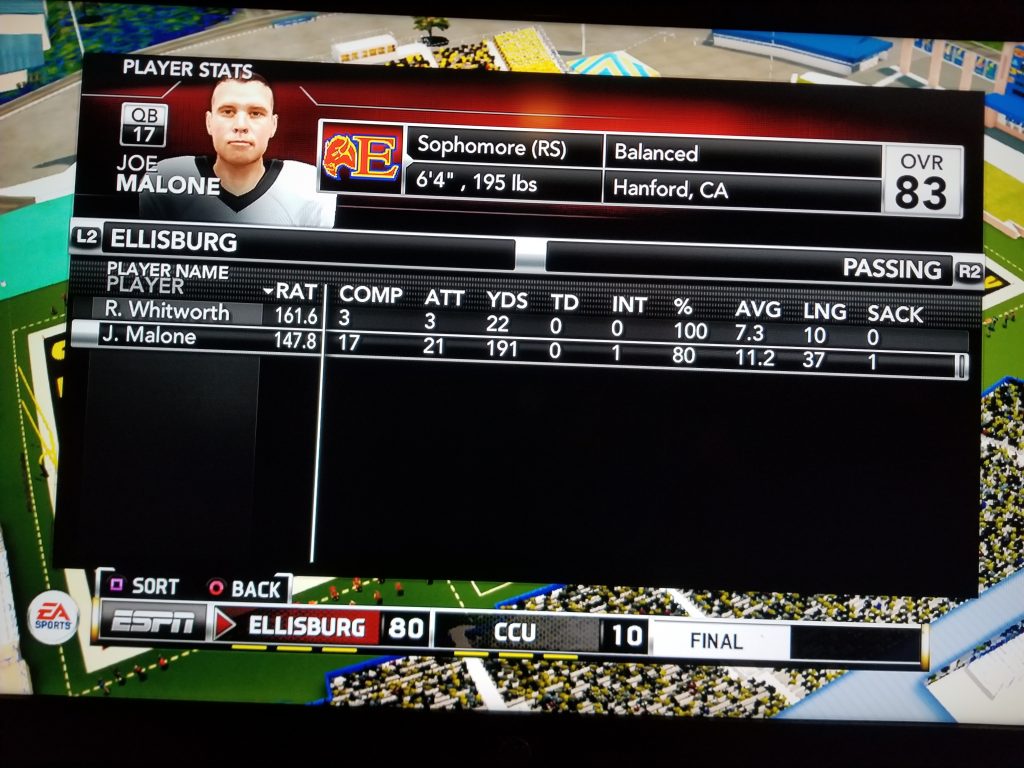The height and width of the screenshot is (768, 1024).
Task: Sort by the LNG column header
Action: coord(824,311)
